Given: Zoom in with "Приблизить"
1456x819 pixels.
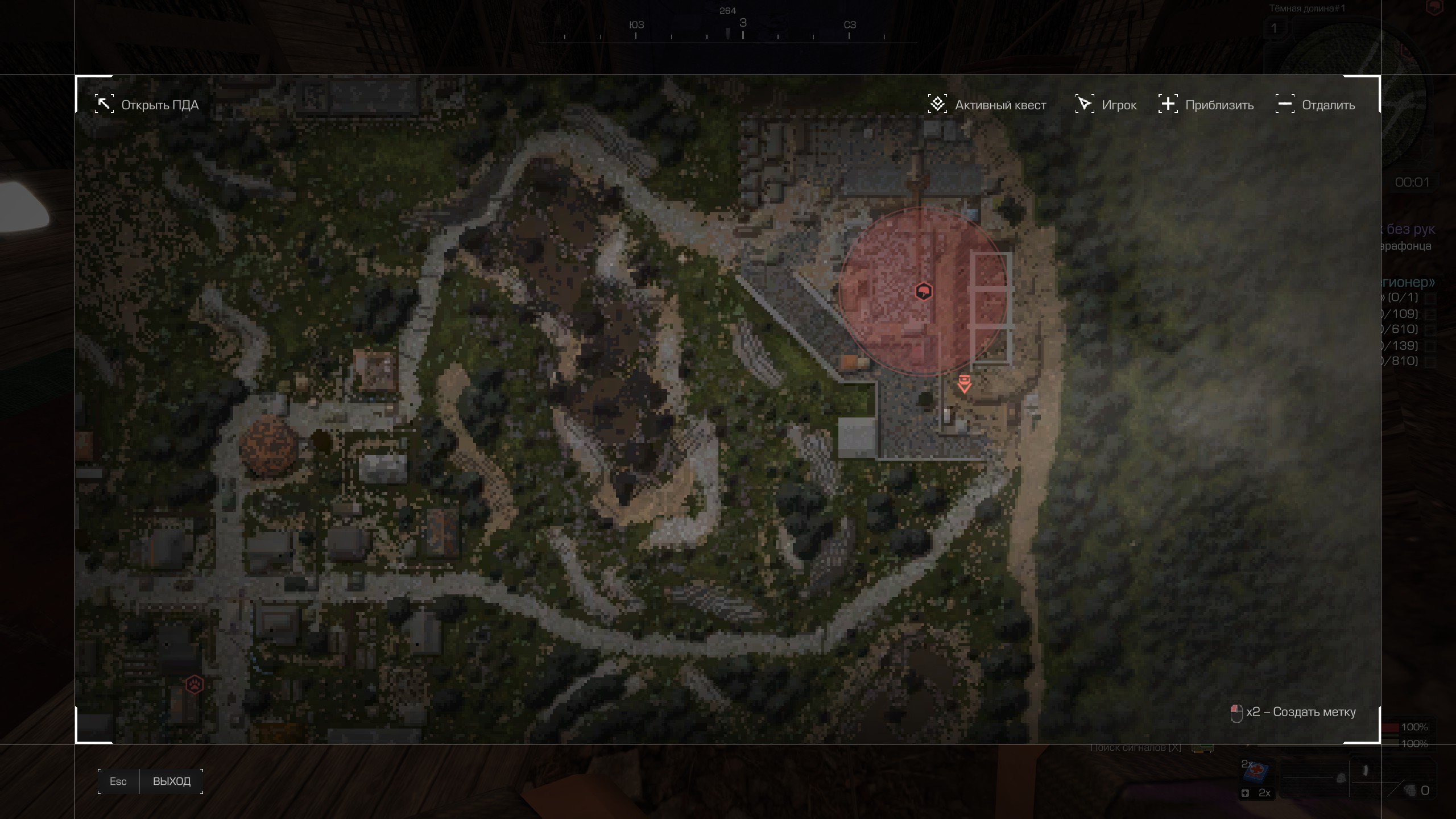Looking at the screenshot, I should [x=1206, y=105].
